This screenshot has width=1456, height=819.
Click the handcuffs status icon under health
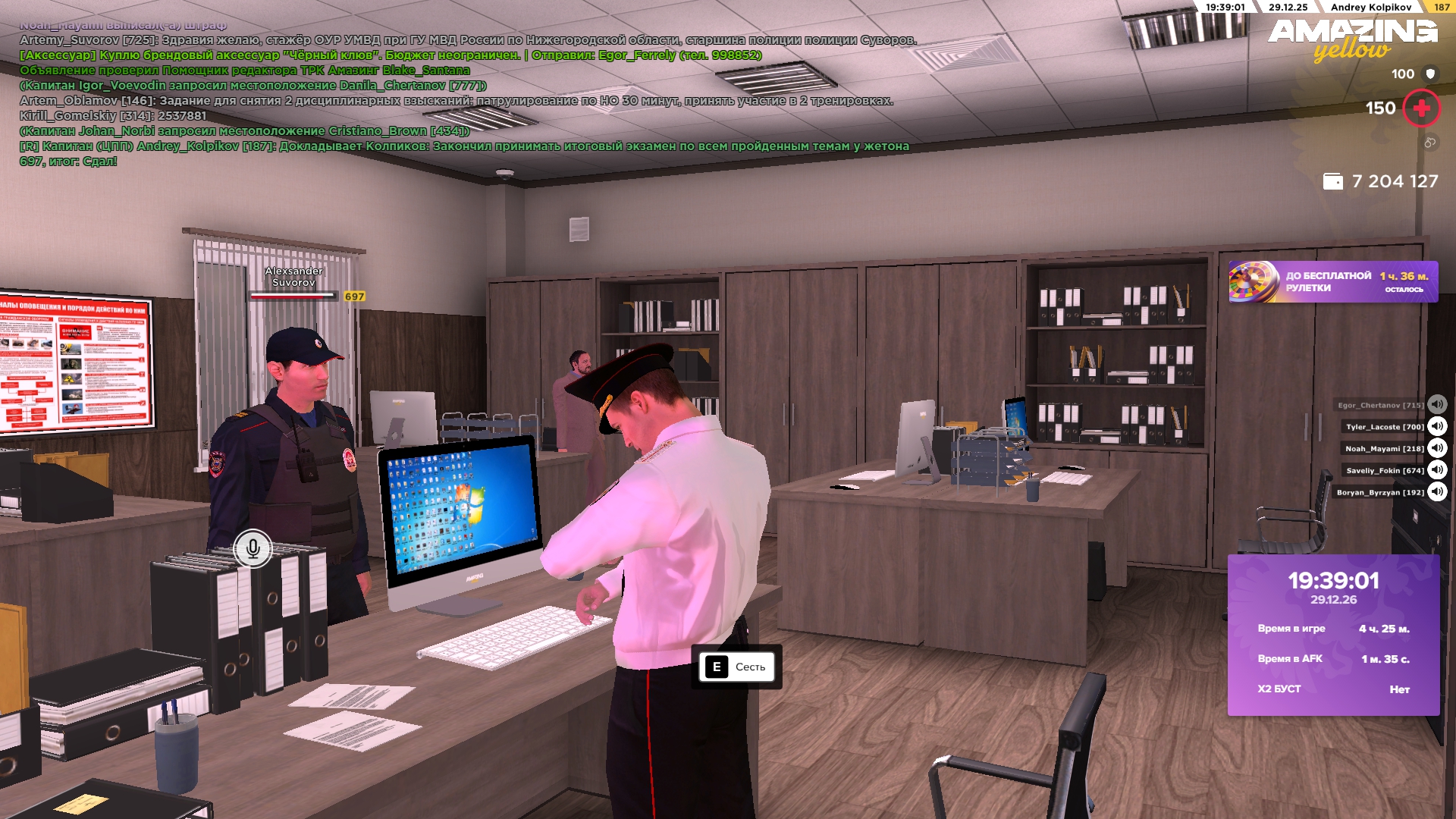tap(1429, 143)
